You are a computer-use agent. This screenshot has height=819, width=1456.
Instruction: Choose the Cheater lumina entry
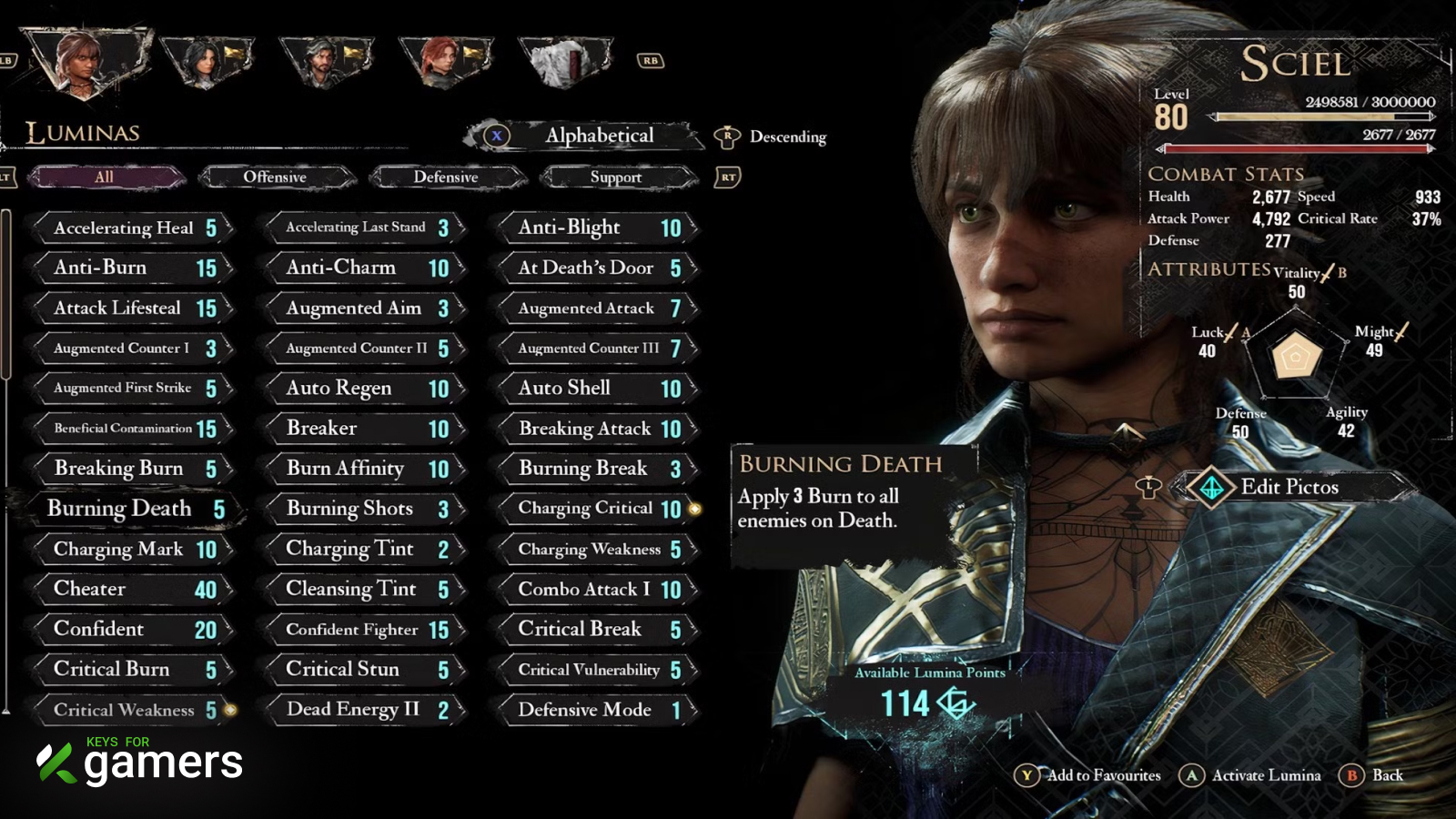(x=132, y=589)
